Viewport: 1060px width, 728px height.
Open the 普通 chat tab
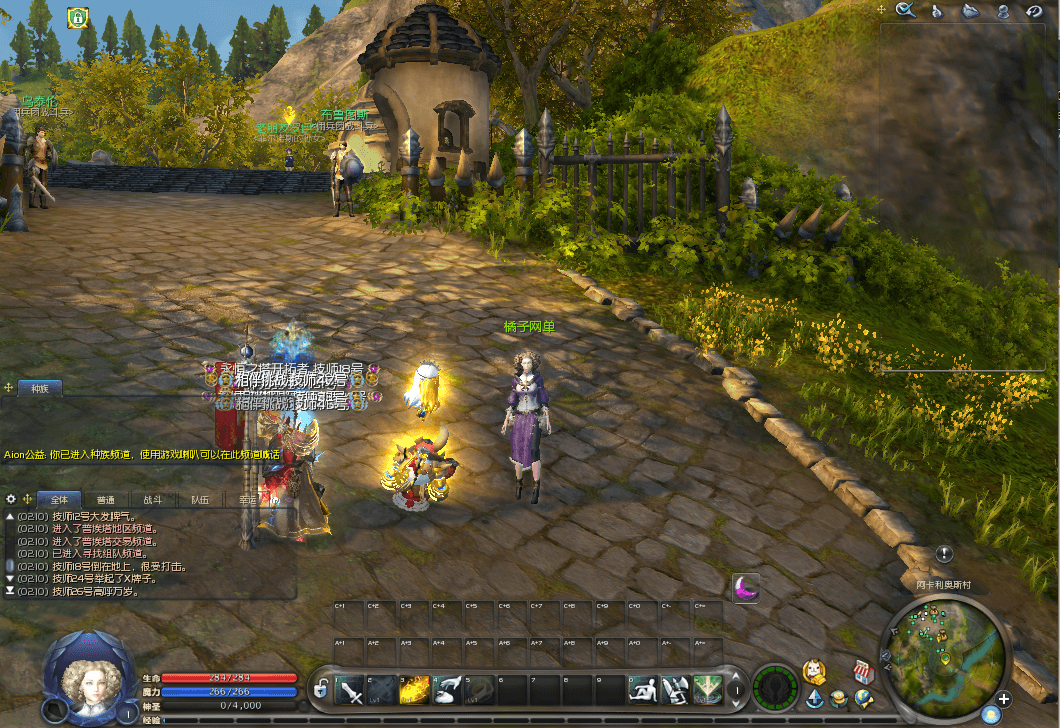105,499
